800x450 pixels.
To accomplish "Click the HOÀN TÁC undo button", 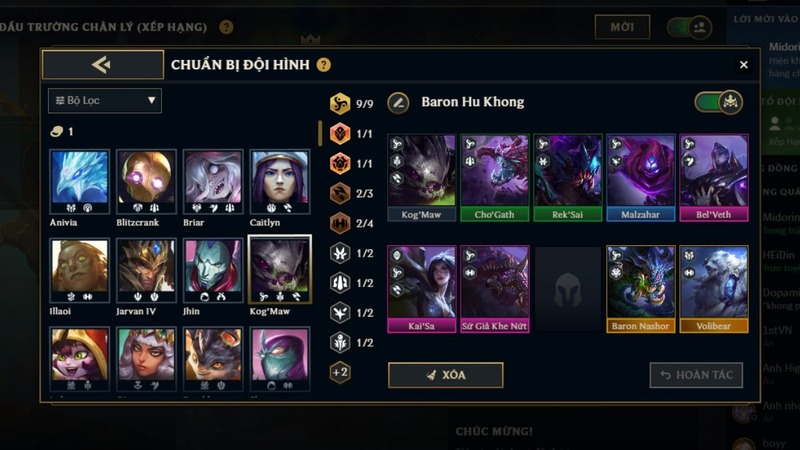I will (696, 375).
